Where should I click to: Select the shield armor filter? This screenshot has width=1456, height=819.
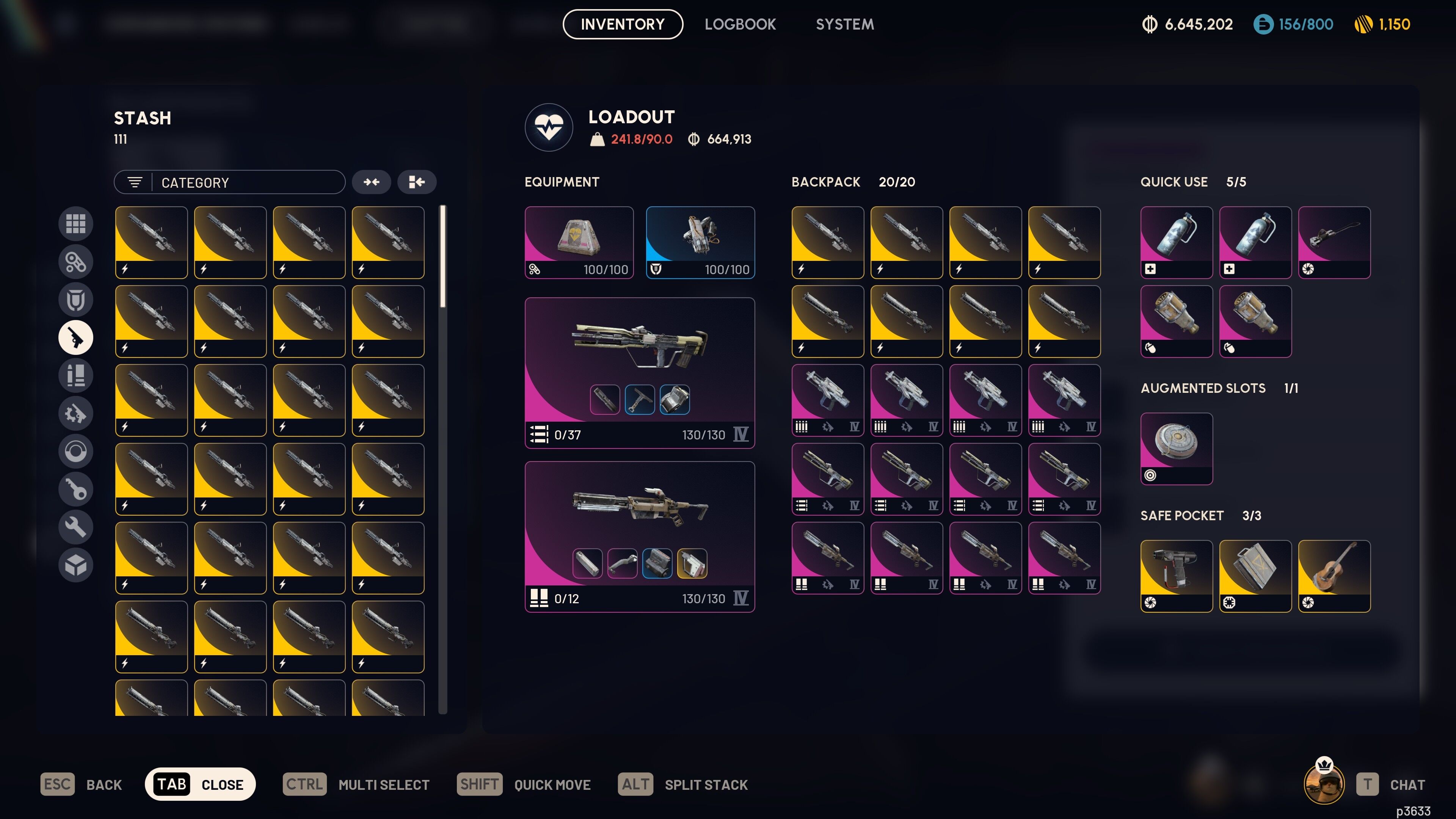76,300
